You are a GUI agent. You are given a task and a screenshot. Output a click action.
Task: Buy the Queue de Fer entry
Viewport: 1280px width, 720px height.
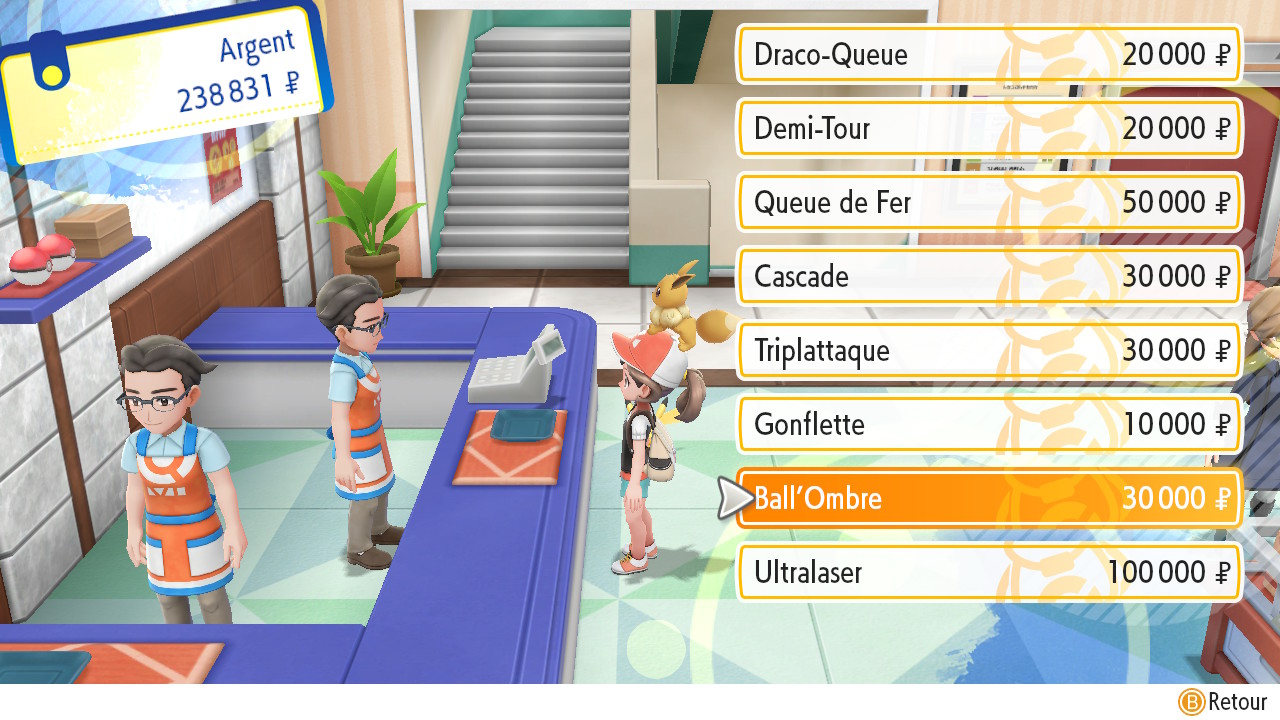(988, 203)
